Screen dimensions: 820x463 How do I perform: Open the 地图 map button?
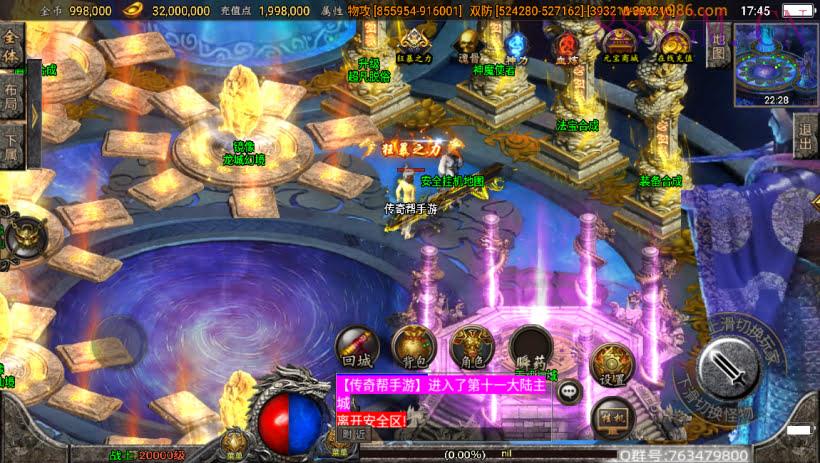(x=717, y=44)
